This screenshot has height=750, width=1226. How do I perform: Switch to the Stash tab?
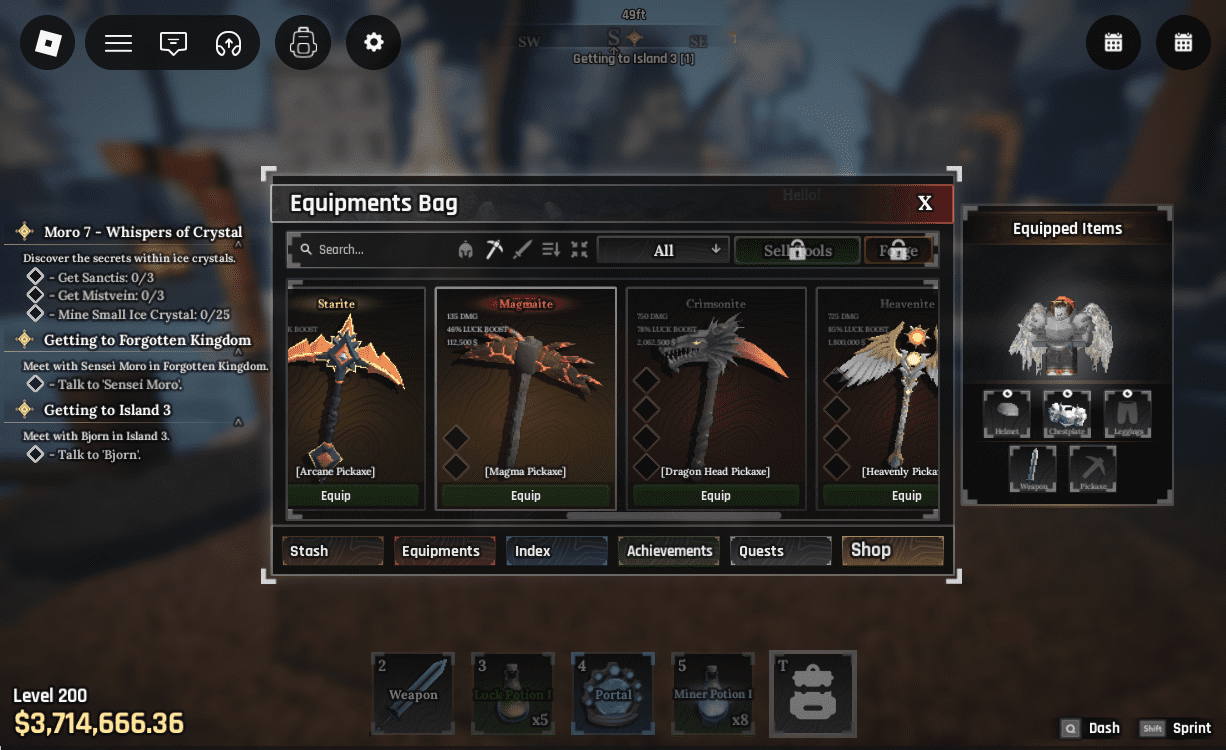coord(333,551)
